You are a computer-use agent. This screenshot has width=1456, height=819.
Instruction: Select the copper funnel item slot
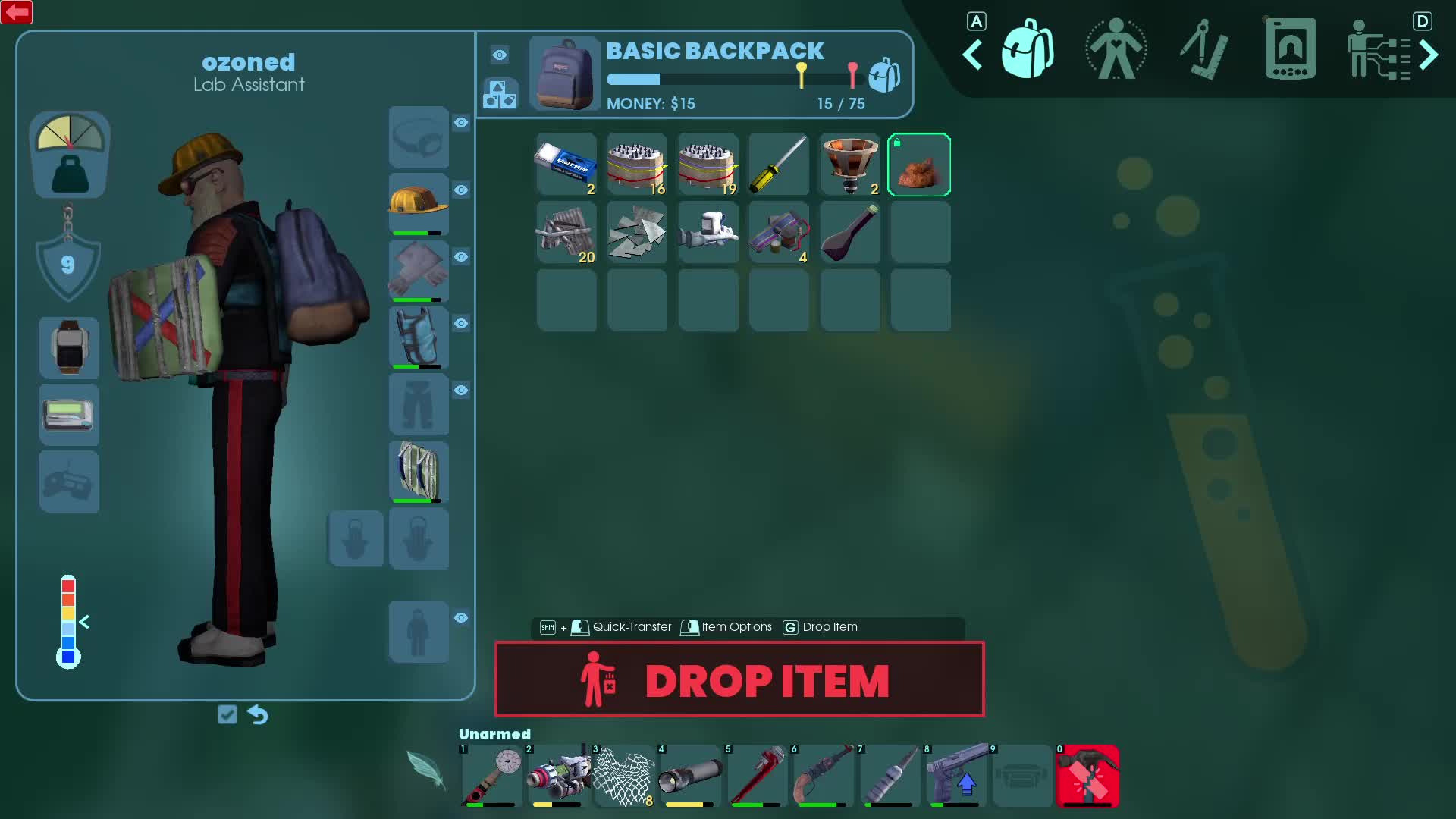(x=849, y=165)
